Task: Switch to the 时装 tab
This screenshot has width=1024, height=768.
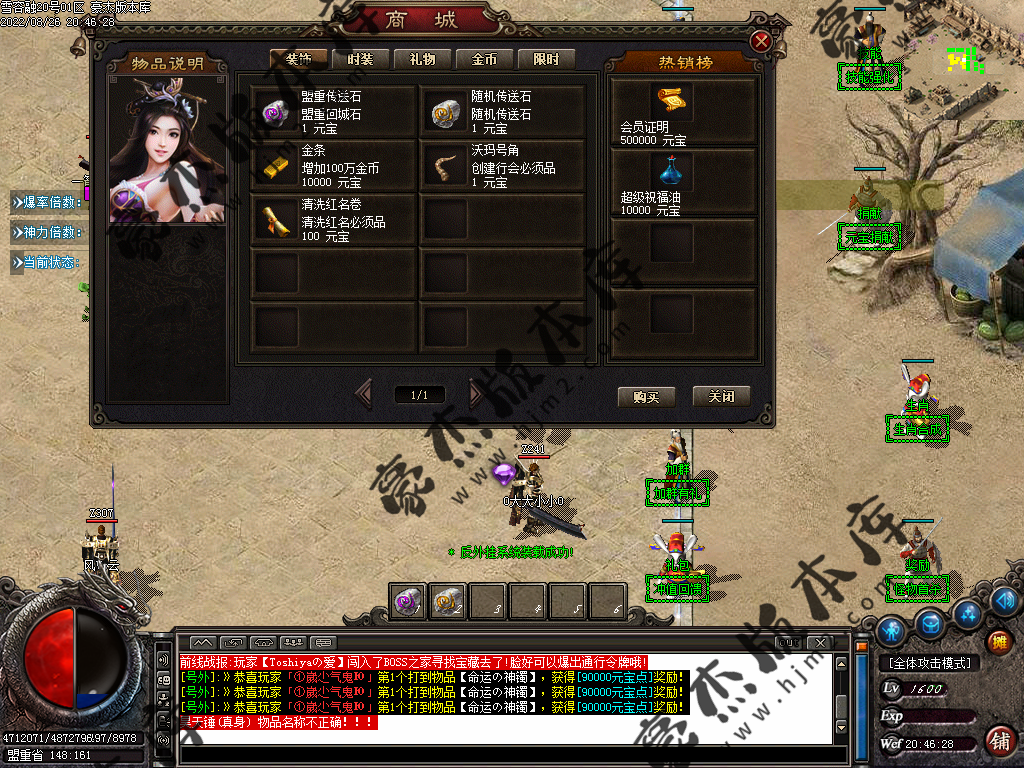Action: click(360, 60)
